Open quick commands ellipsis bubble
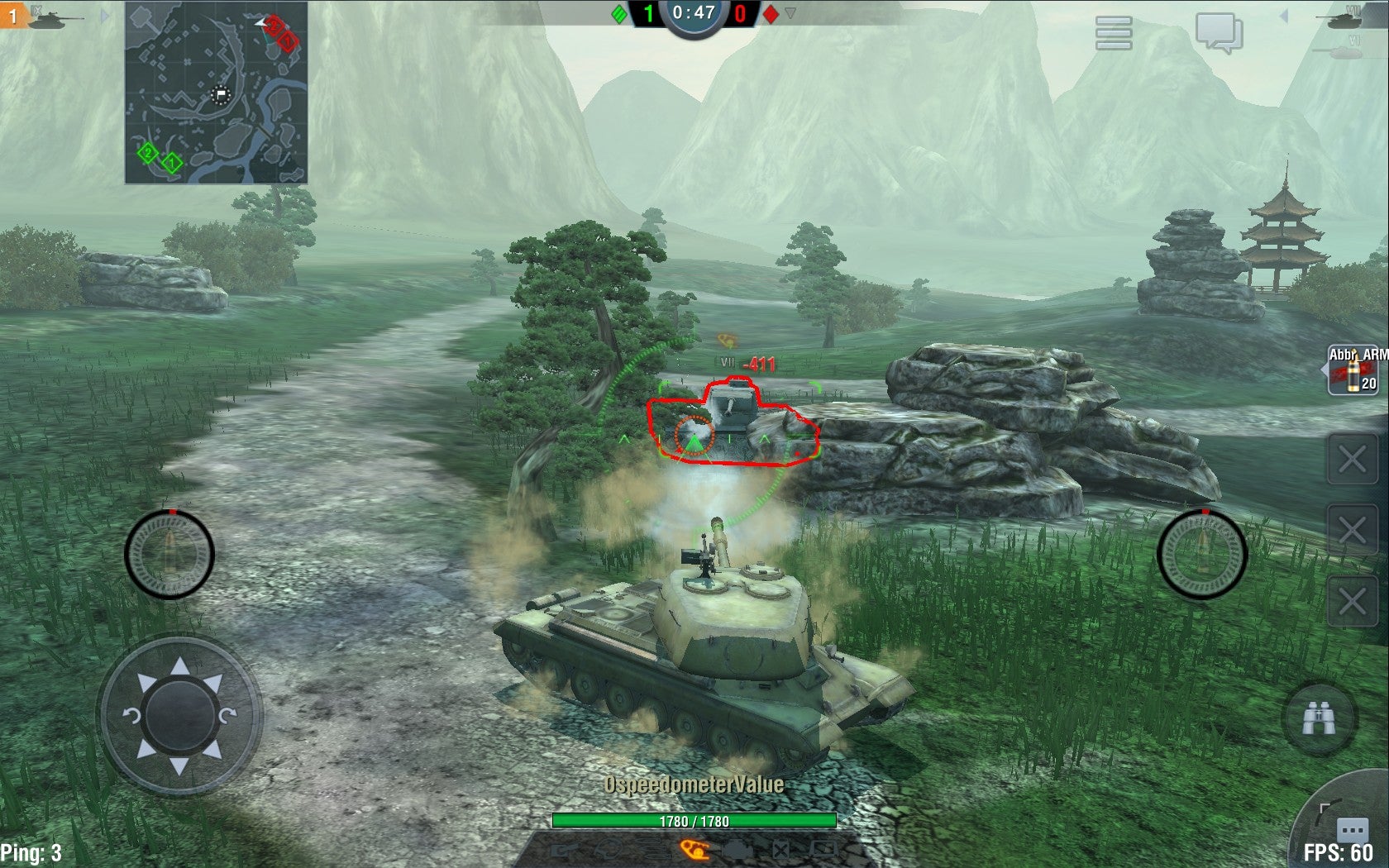Viewport: 1389px width, 868px height. (1353, 829)
